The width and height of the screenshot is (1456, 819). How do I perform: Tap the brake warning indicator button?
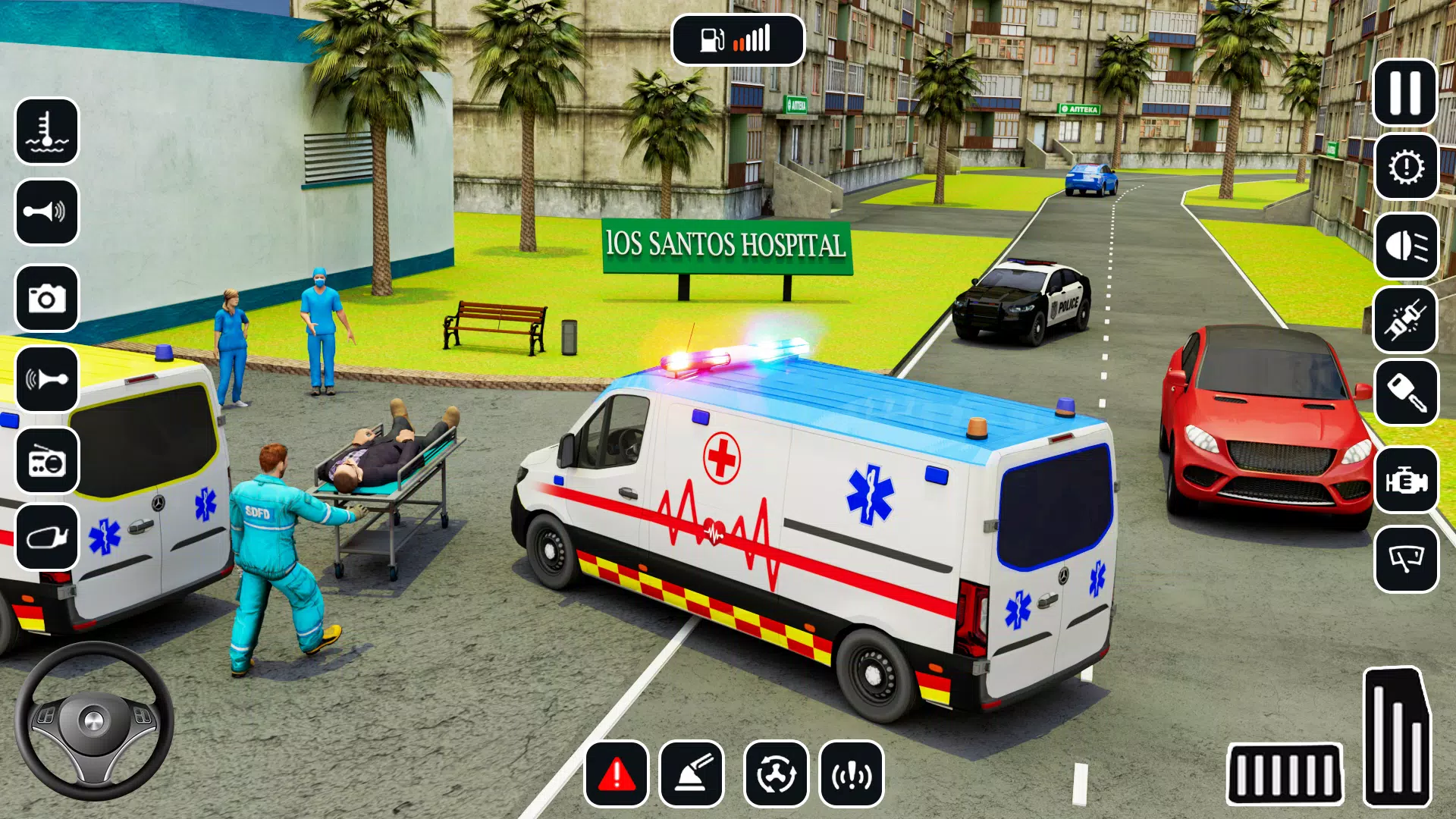852,774
